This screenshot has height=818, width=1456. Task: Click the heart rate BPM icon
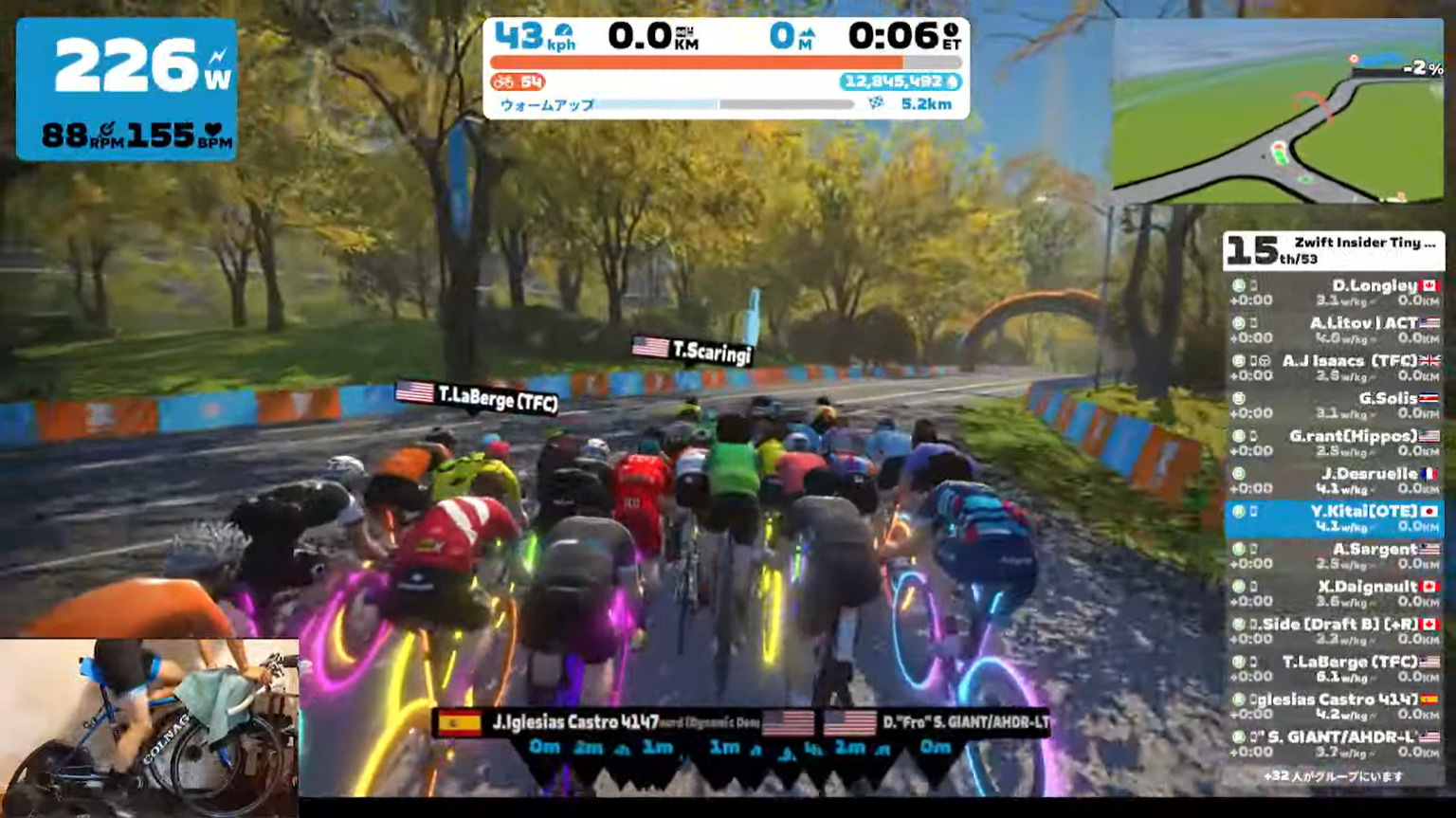[212, 131]
